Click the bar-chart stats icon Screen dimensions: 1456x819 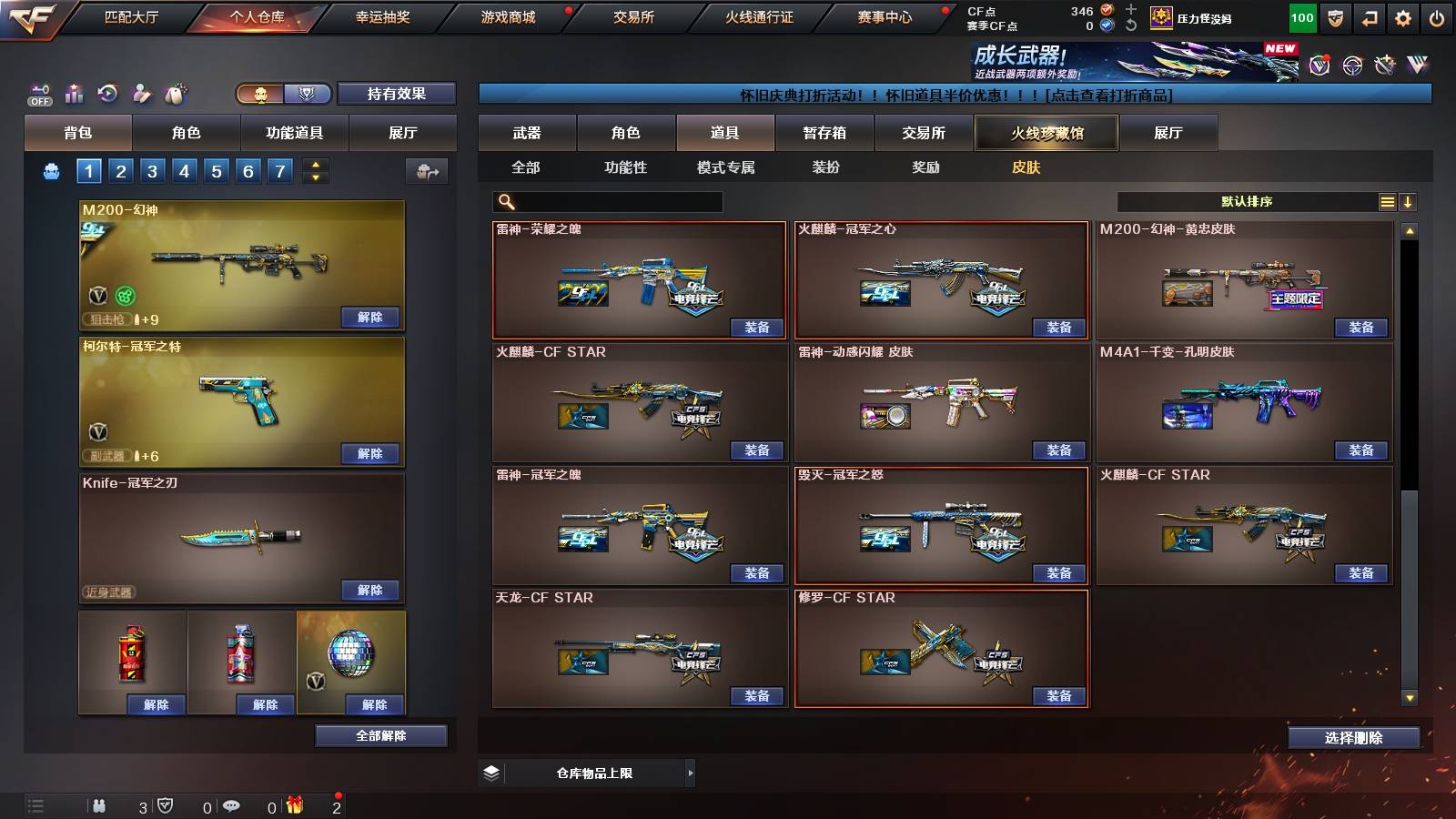point(76,93)
